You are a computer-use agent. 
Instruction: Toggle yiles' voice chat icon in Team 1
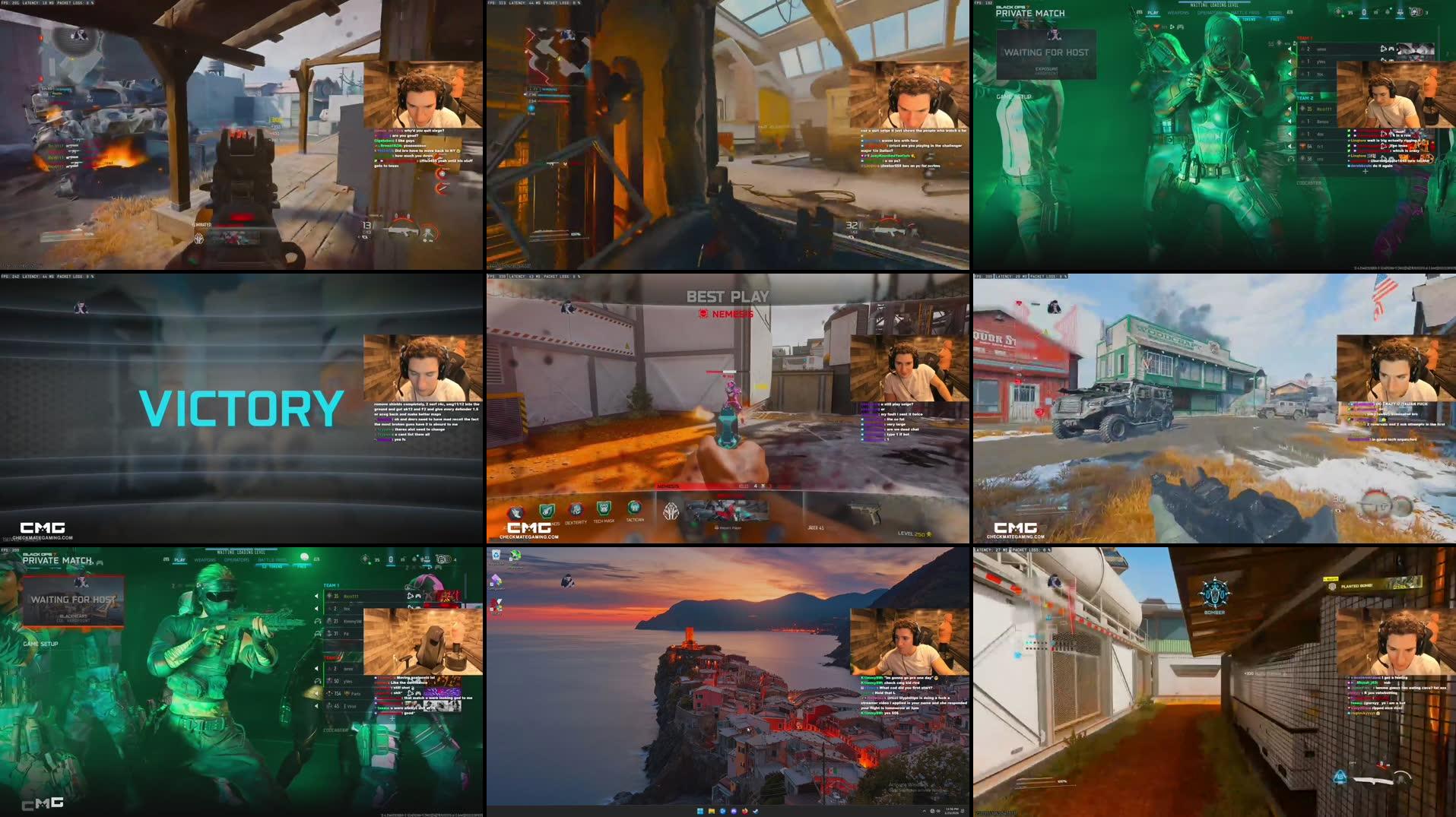point(1289,62)
